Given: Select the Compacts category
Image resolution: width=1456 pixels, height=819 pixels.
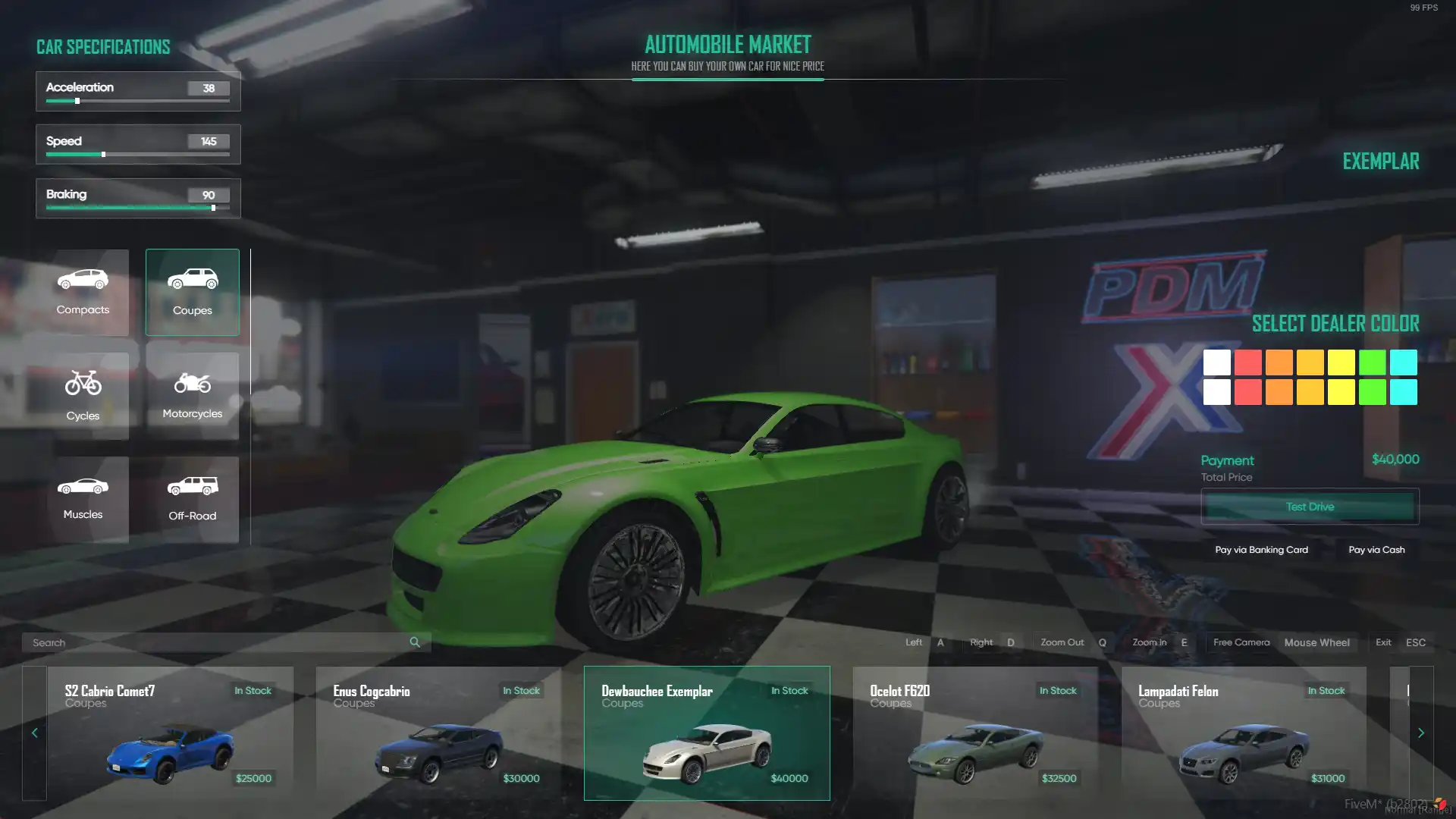Looking at the screenshot, I should 83,292.
